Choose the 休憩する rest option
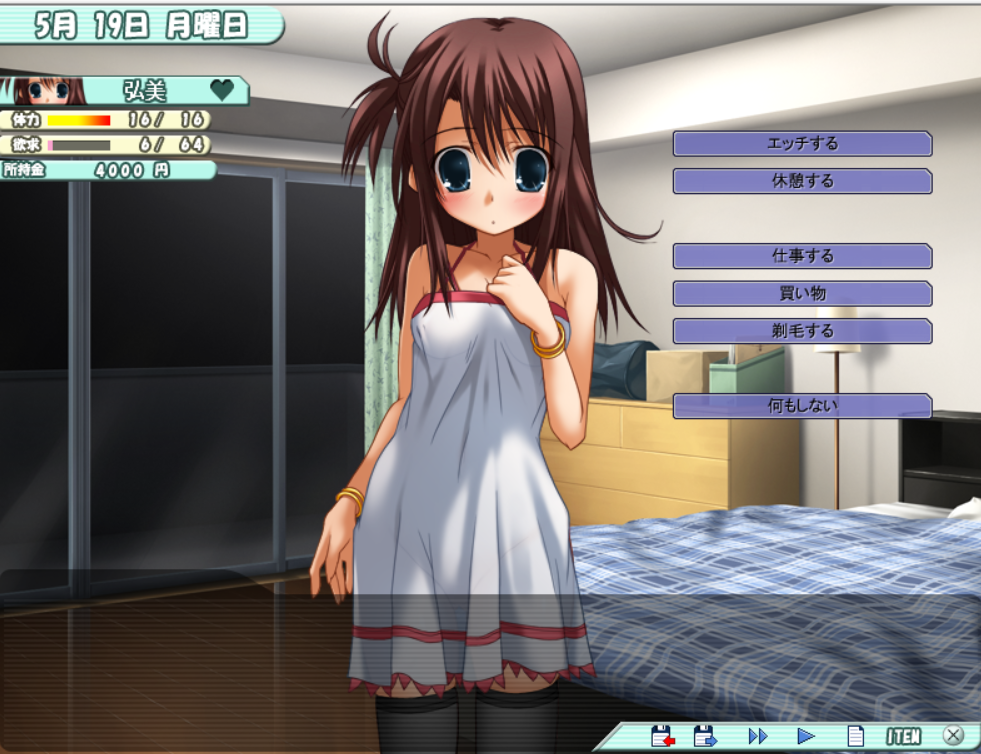The width and height of the screenshot is (981, 754). click(x=802, y=181)
